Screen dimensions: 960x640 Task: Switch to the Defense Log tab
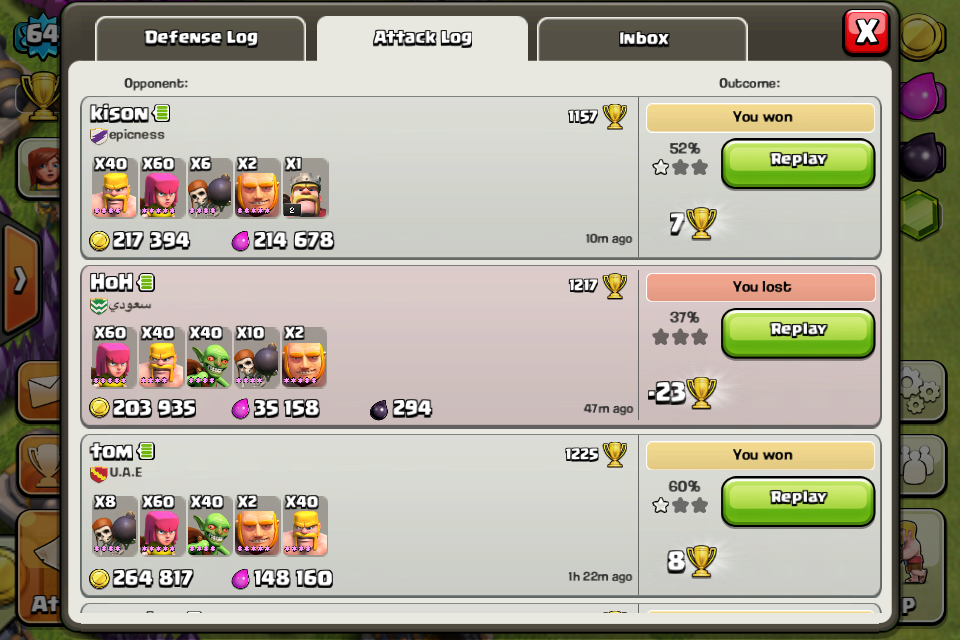point(200,39)
